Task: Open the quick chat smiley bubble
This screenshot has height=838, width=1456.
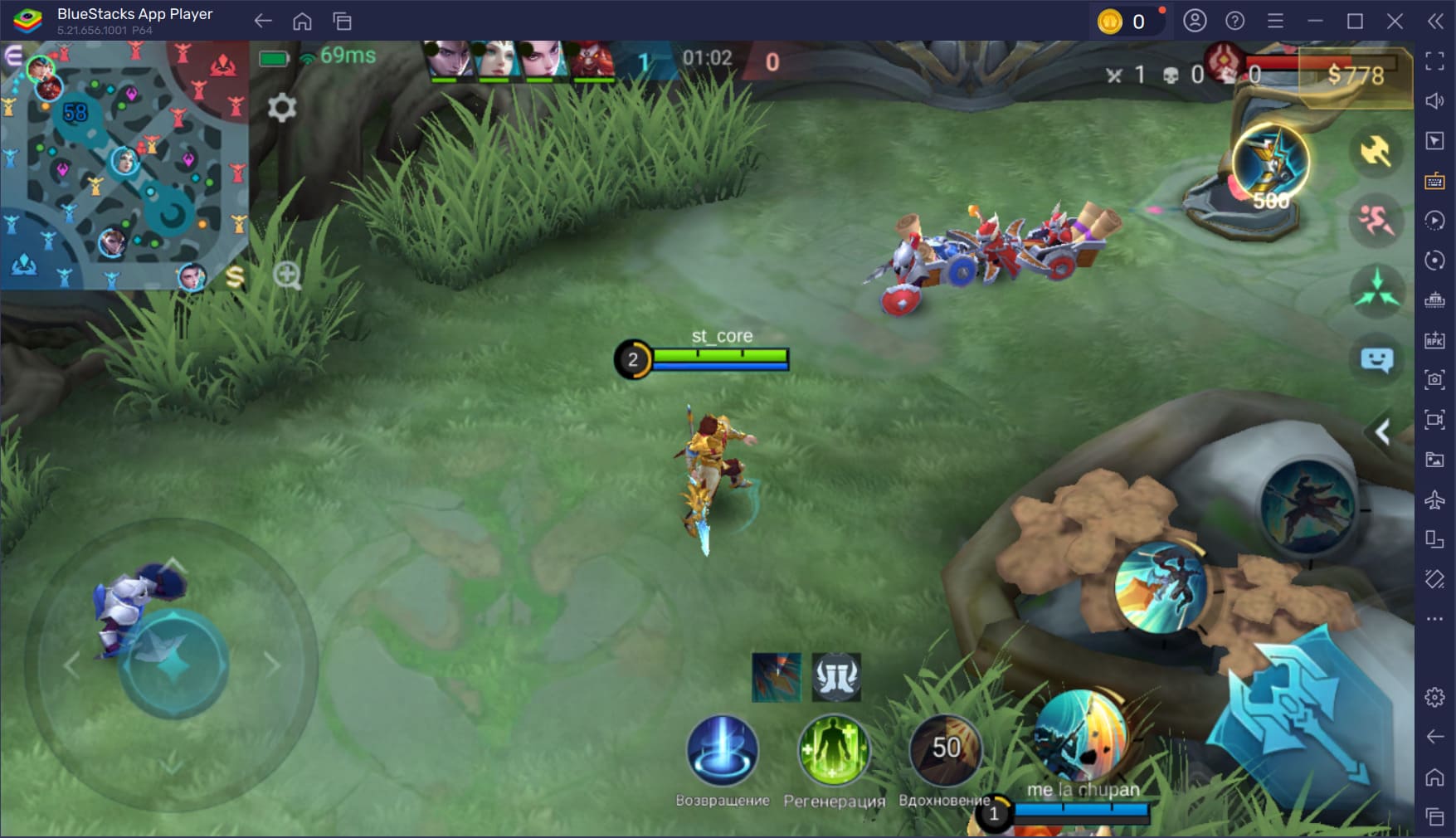Action: pyautogui.click(x=1376, y=360)
